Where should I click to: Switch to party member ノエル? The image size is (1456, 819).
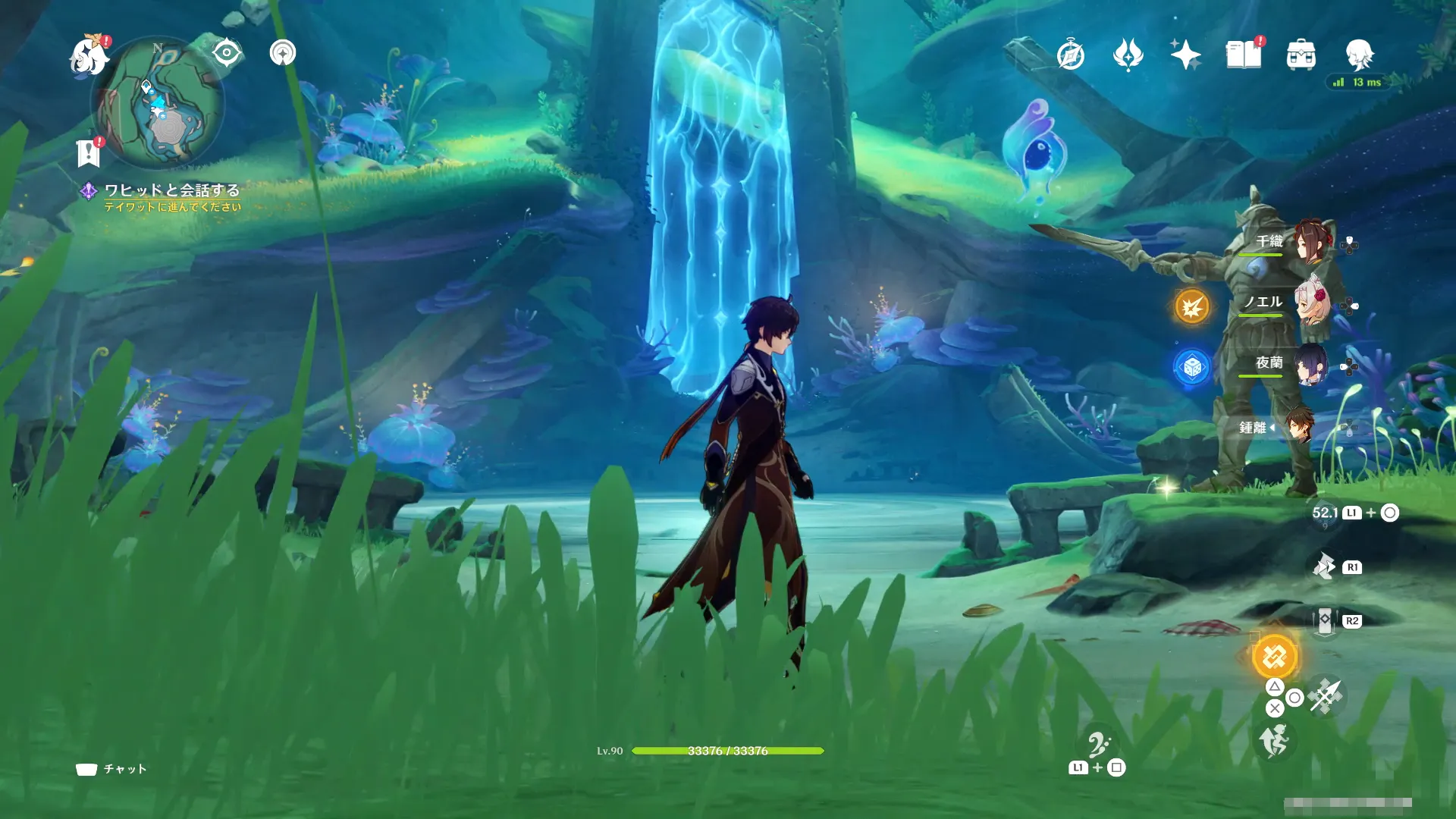[x=1312, y=303]
